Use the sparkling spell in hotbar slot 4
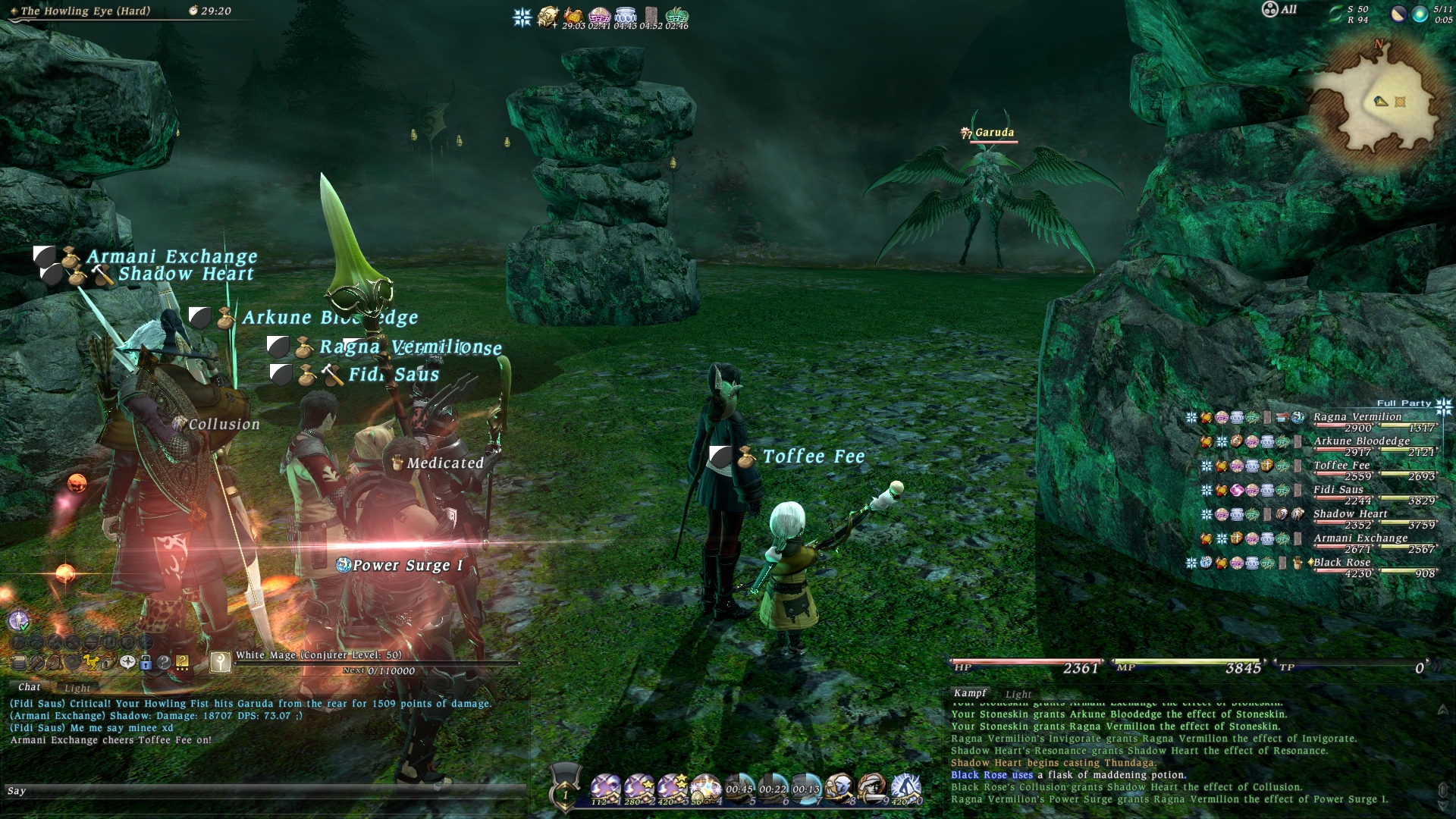The width and height of the screenshot is (1456, 819). 705,789
